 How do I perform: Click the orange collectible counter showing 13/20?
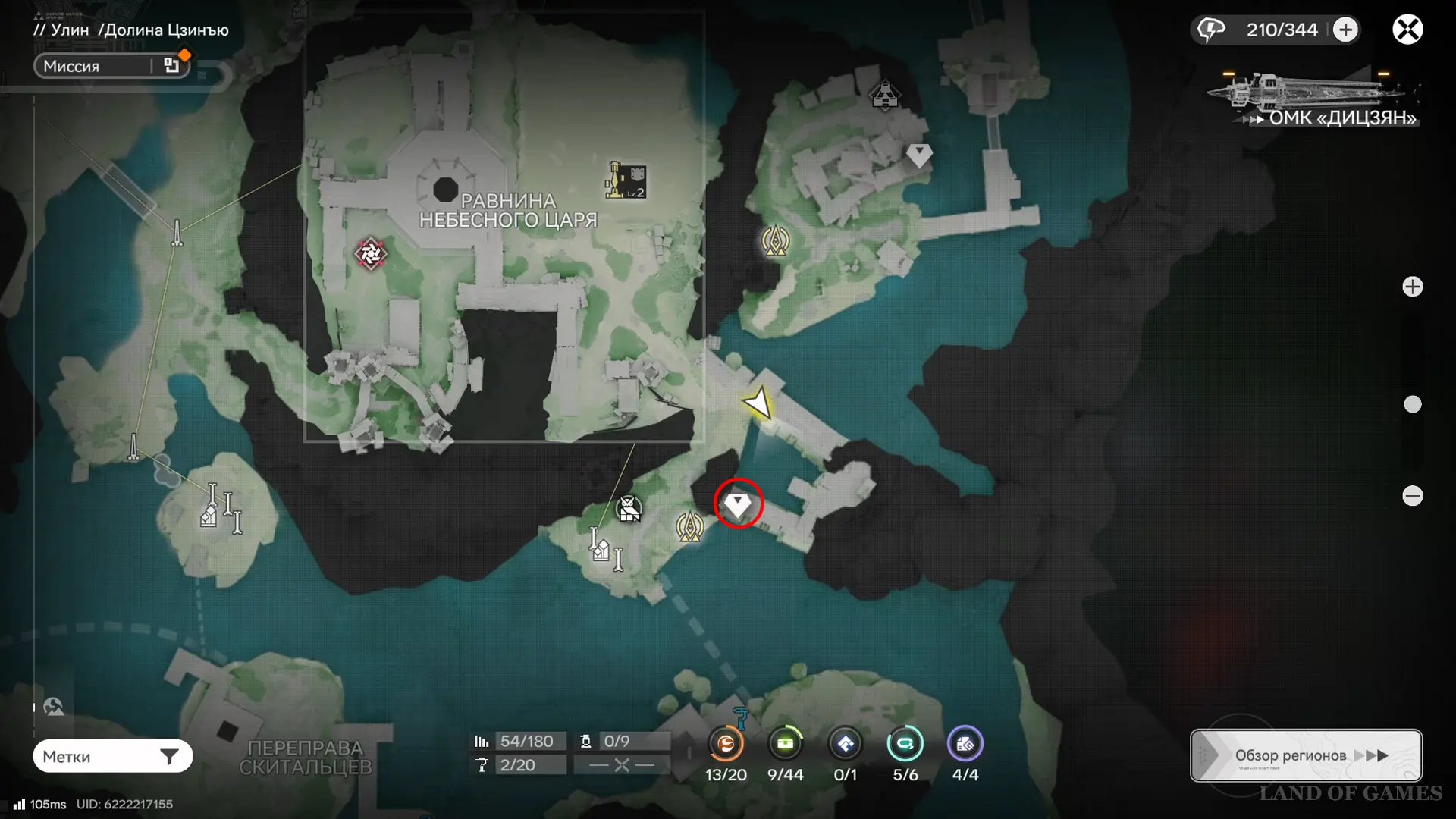(x=726, y=745)
